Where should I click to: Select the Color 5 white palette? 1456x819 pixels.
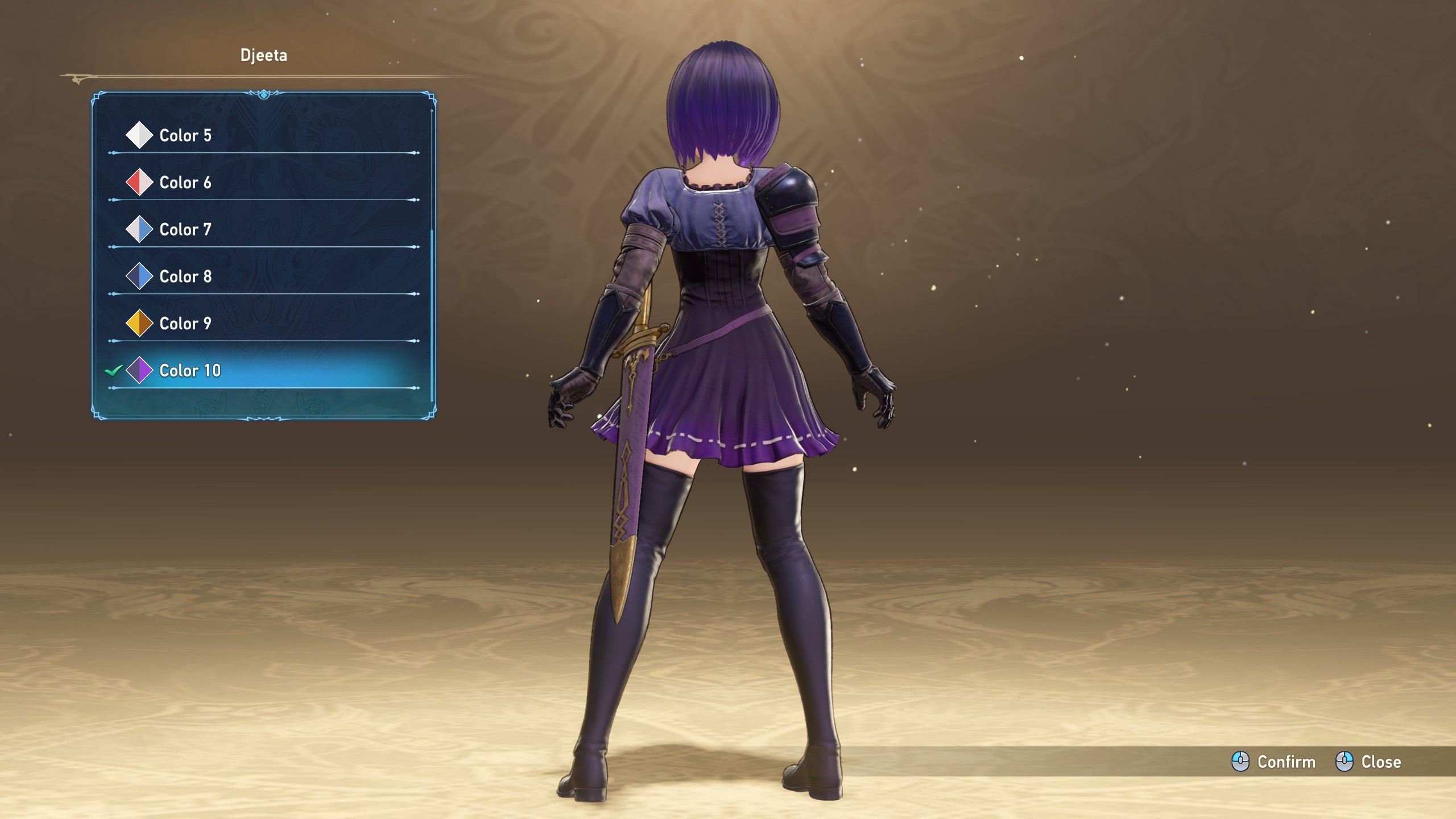[x=185, y=135]
